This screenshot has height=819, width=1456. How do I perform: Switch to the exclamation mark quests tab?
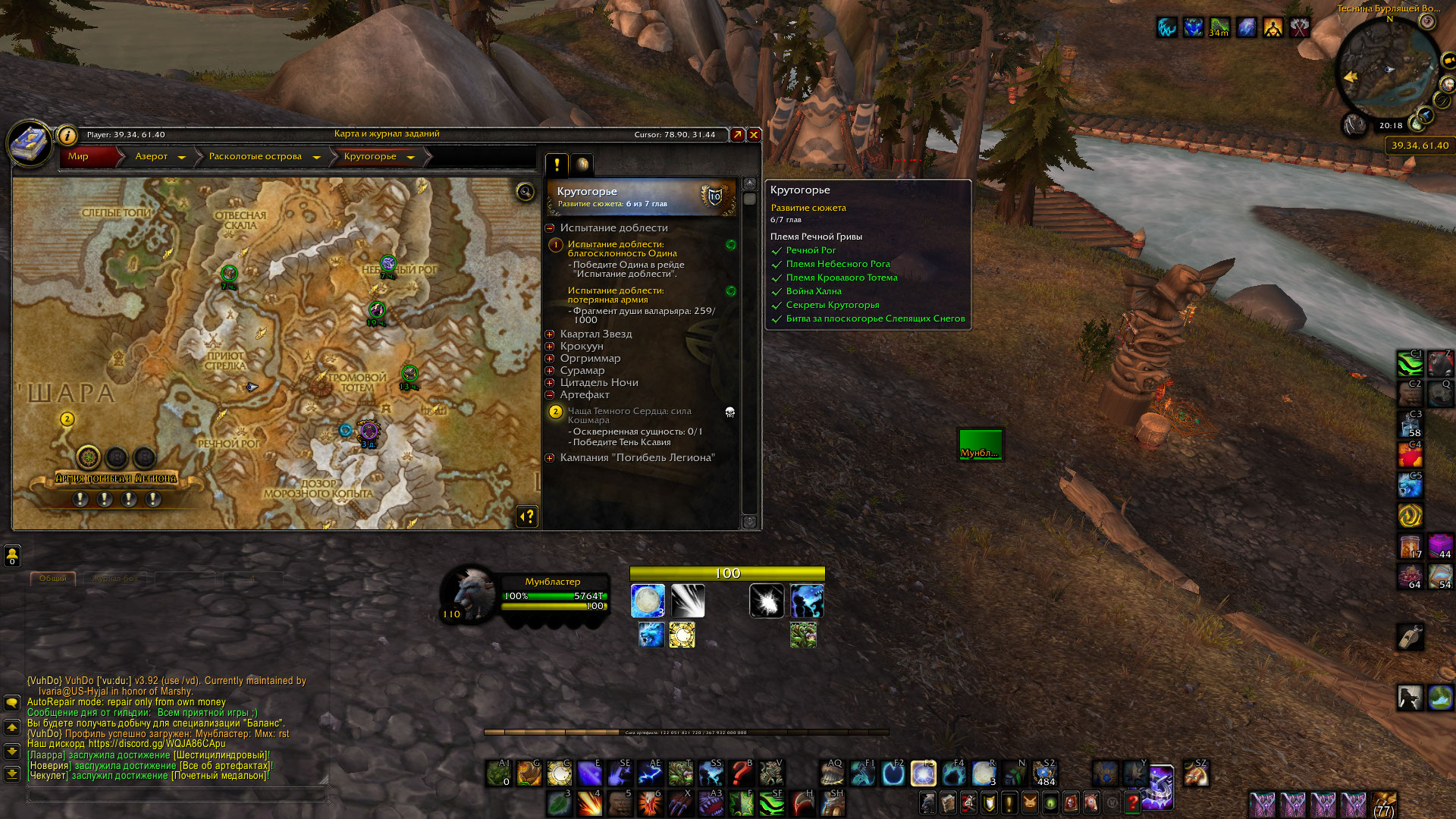(x=557, y=164)
